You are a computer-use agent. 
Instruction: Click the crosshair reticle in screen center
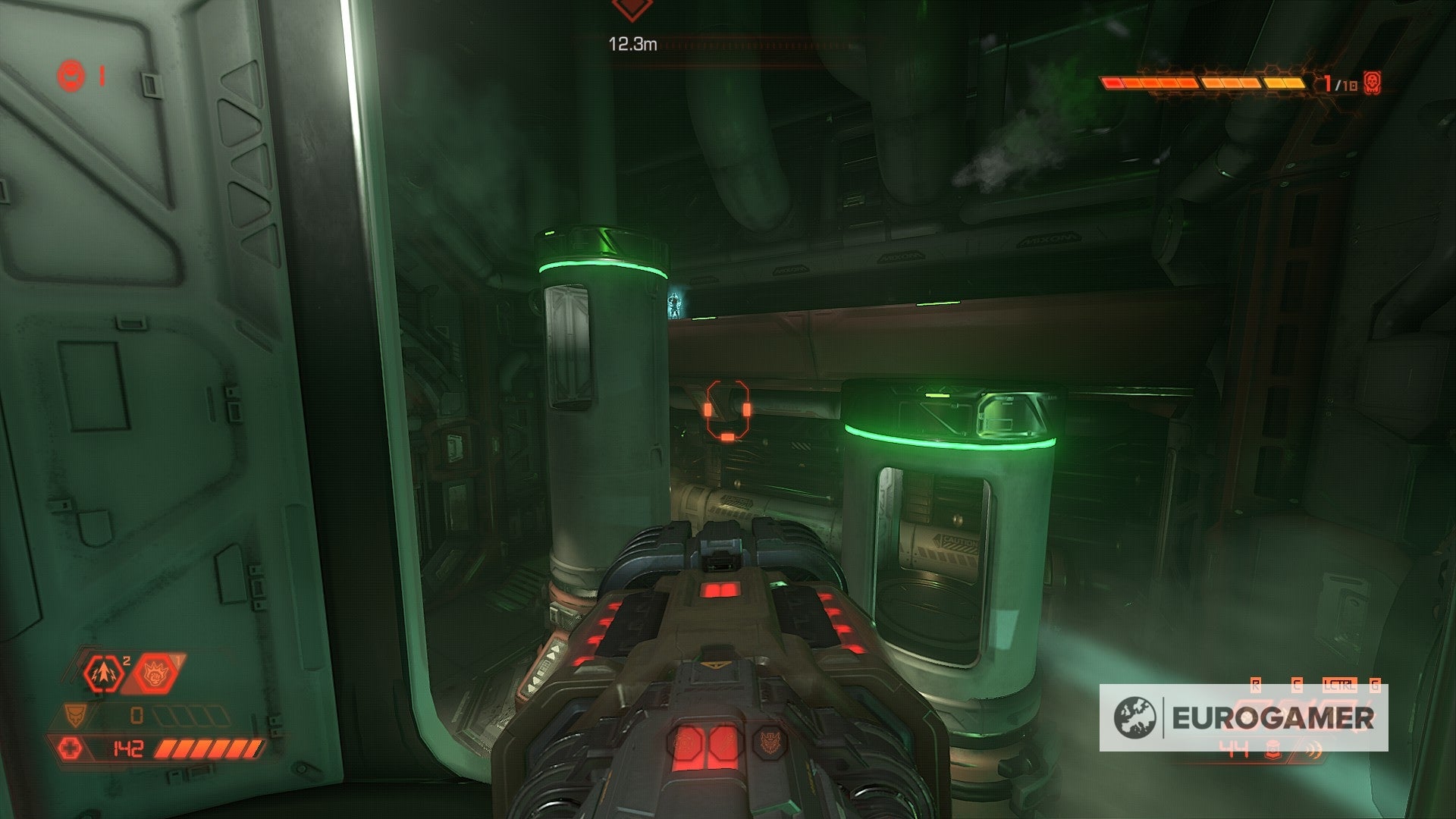tap(726, 409)
